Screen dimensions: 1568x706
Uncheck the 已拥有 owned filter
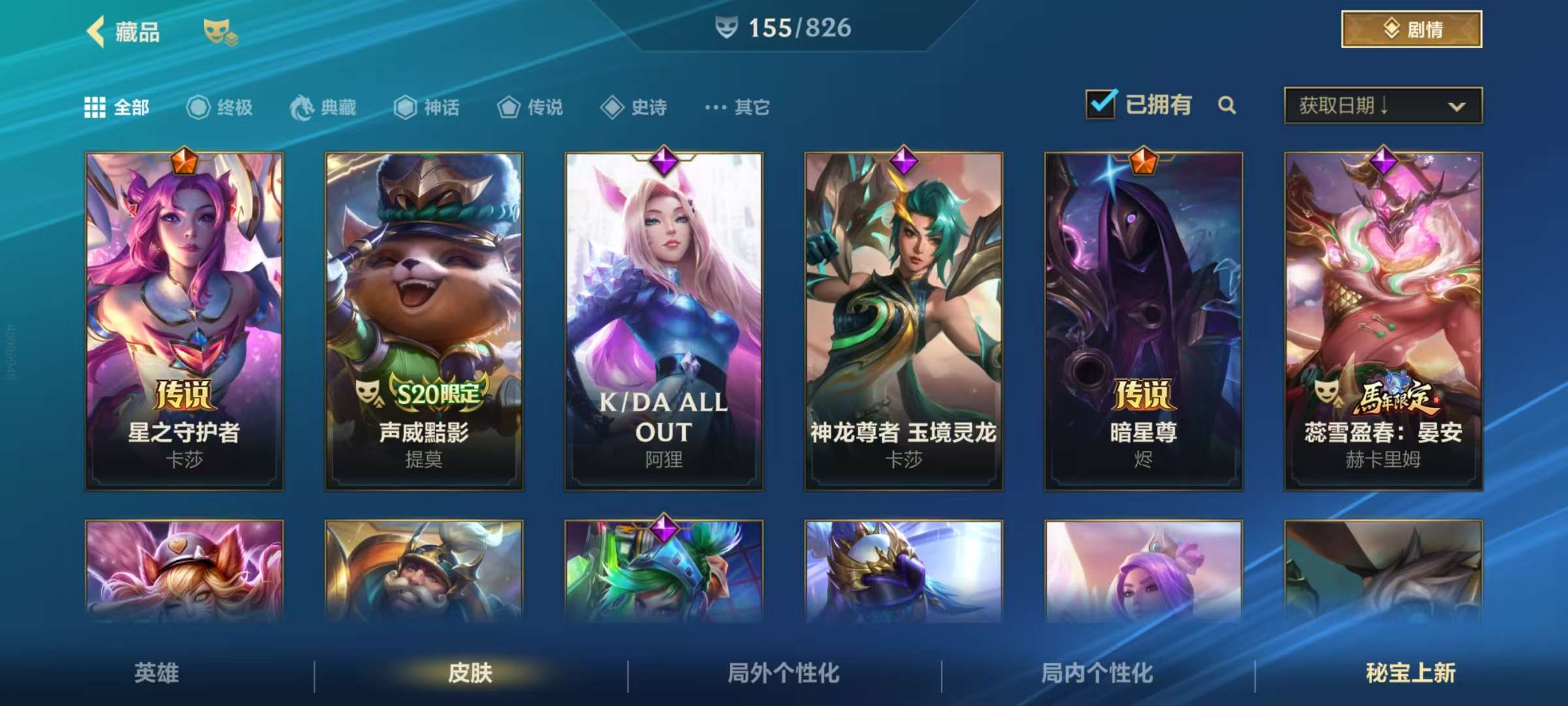pos(1102,103)
